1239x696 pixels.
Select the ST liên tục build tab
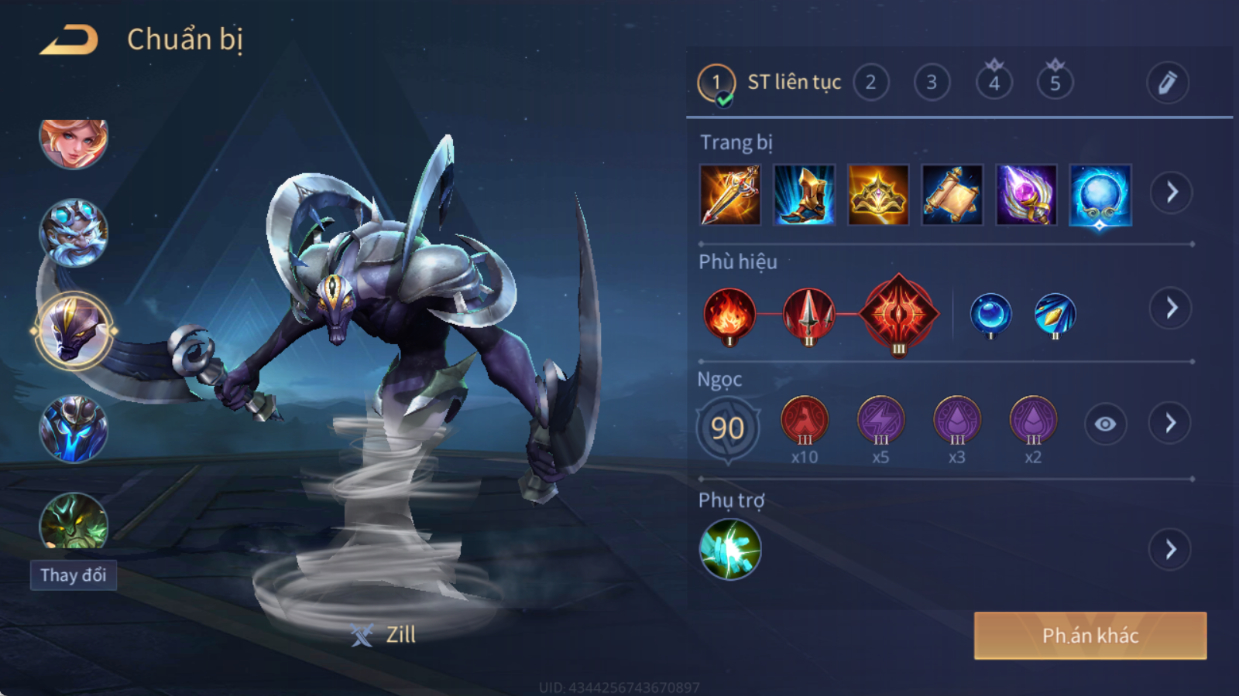click(x=771, y=82)
